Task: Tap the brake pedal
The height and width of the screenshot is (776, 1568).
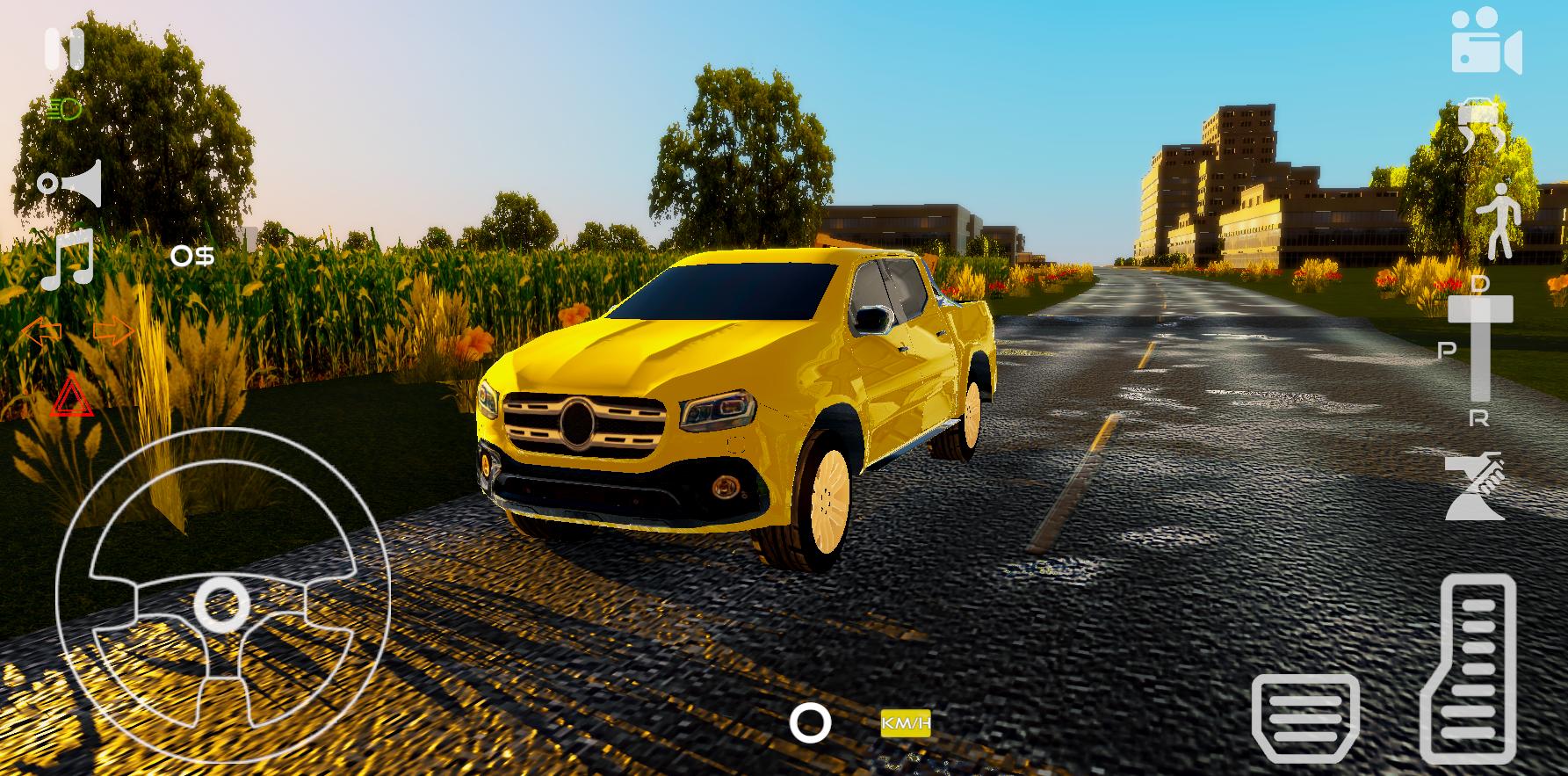Action: point(1304,717)
